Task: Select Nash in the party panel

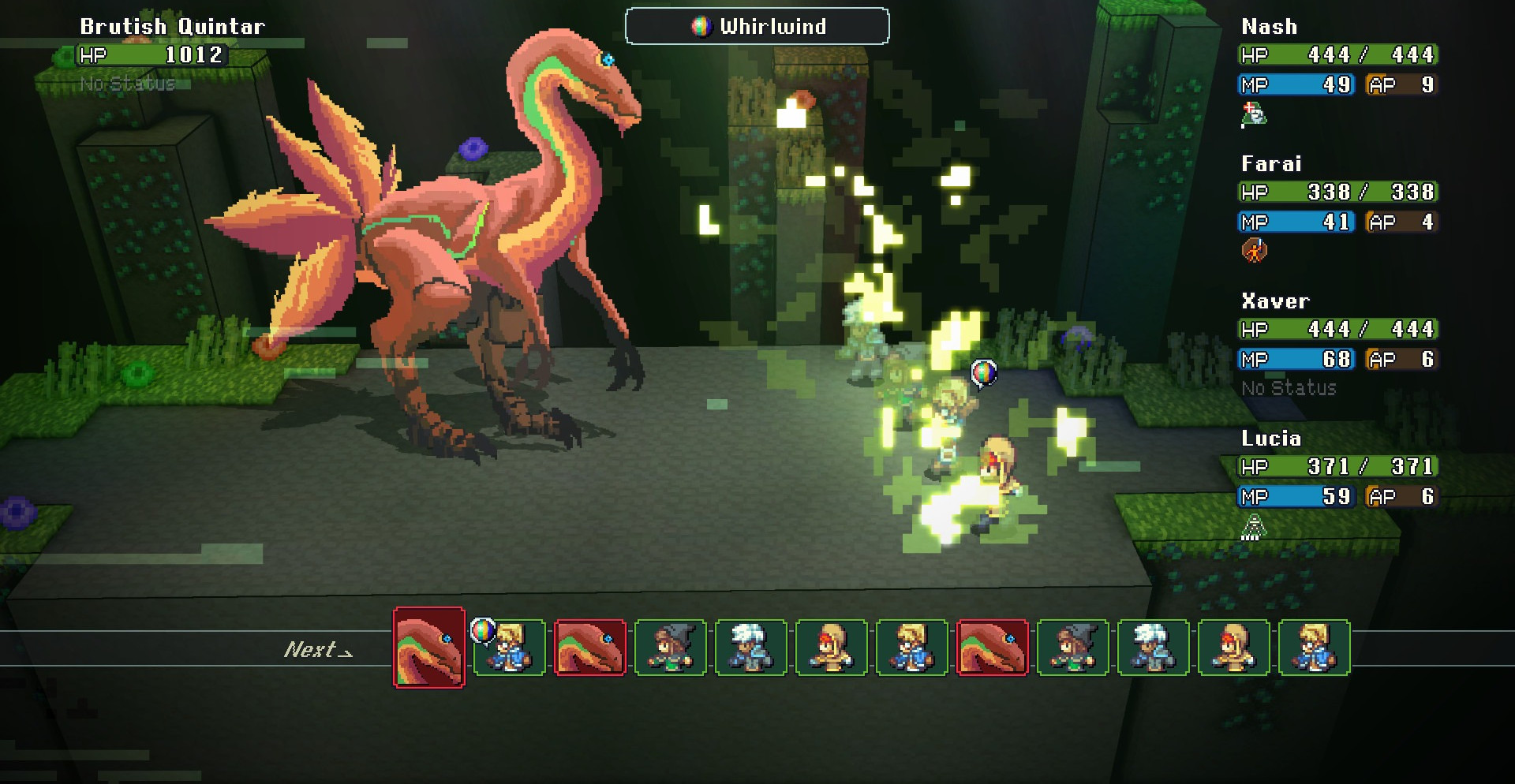Action: click(x=1269, y=27)
